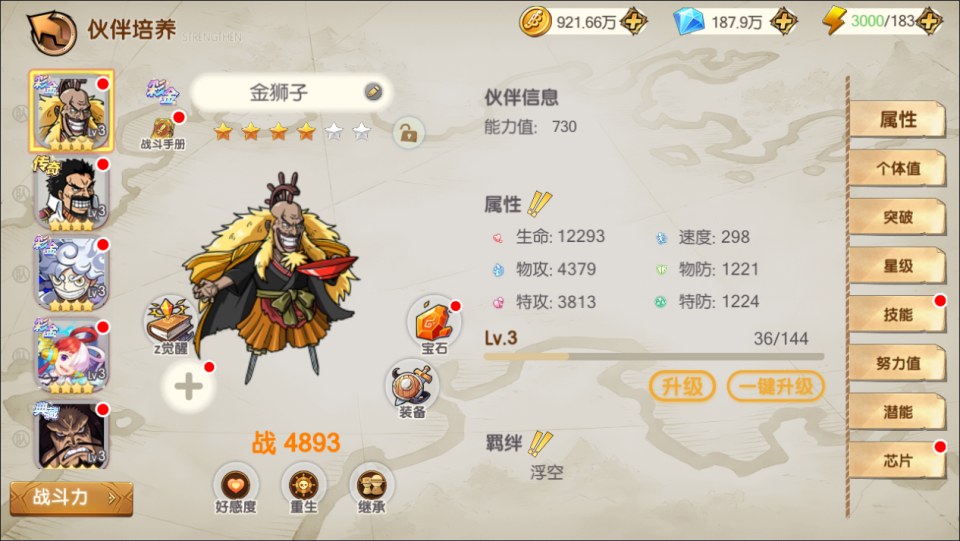Go back with the return arrow button
960x541 pixels.
pos(51,32)
